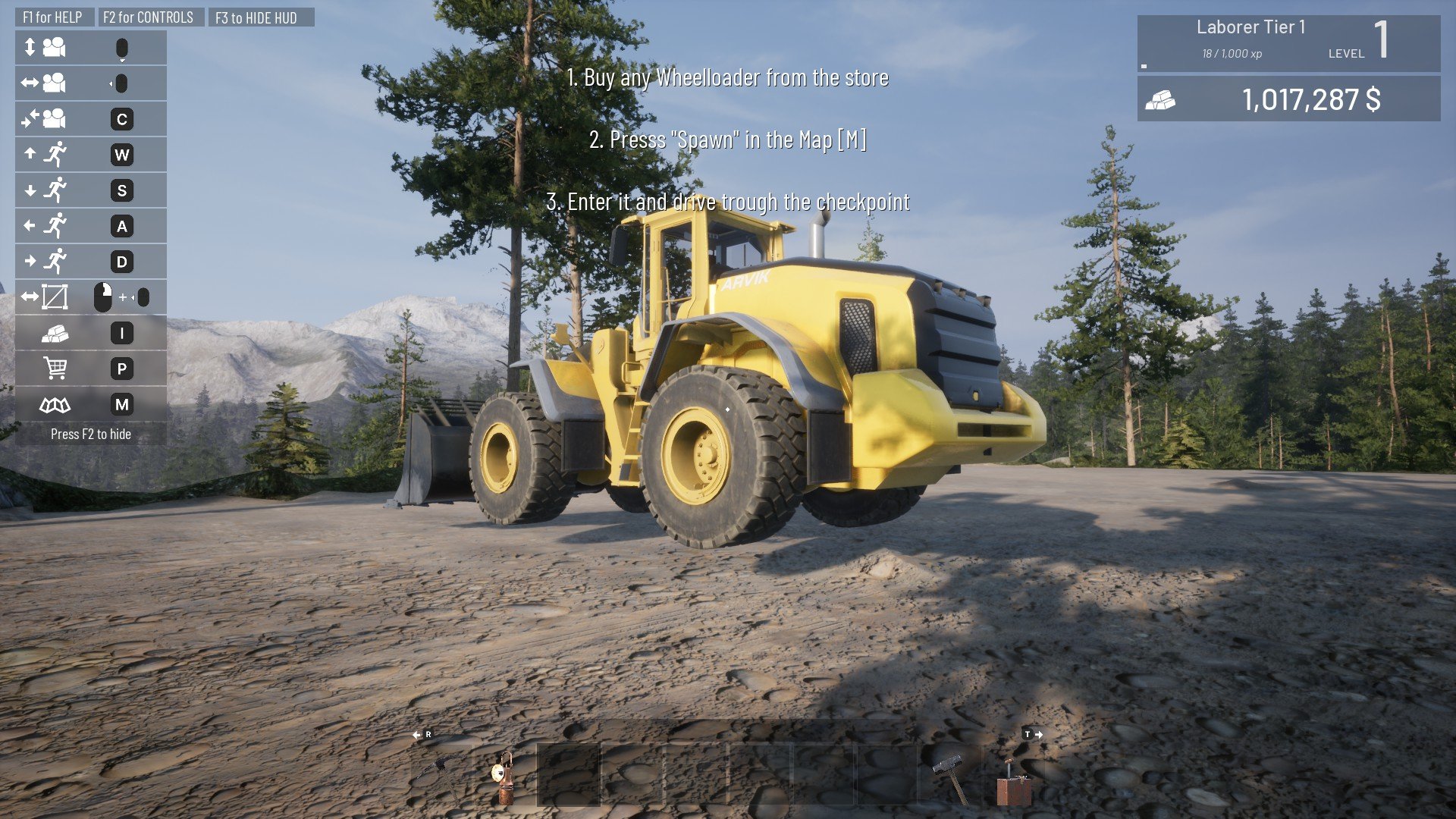Screen dimensions: 1456x819
Task: Choose the sledgehammer in the hotbar
Action: pyautogui.click(x=950, y=775)
